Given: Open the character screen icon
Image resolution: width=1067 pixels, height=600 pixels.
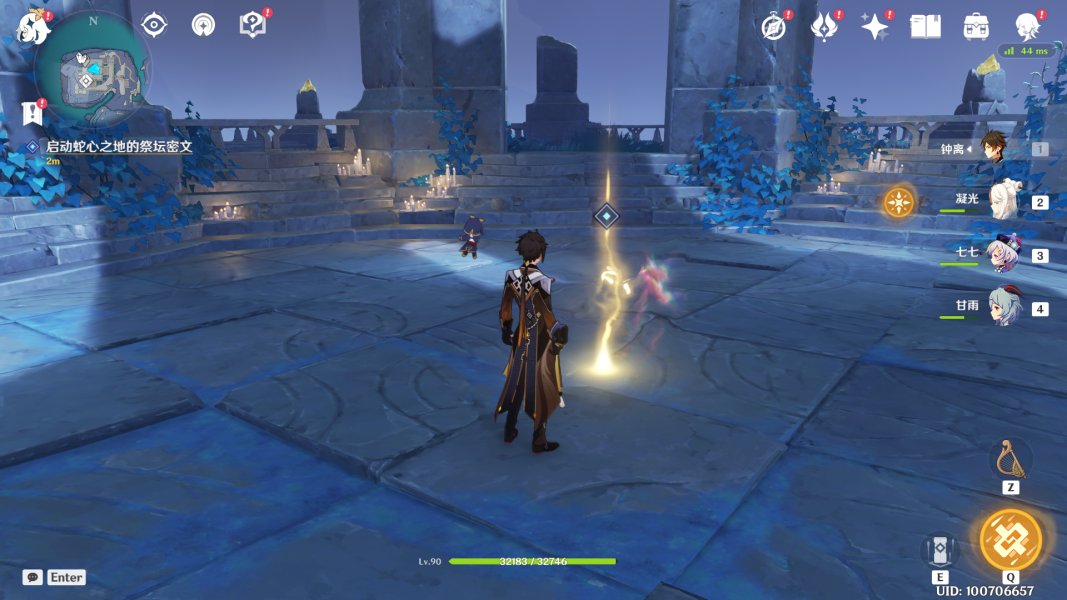Looking at the screenshot, I should 1027,27.
